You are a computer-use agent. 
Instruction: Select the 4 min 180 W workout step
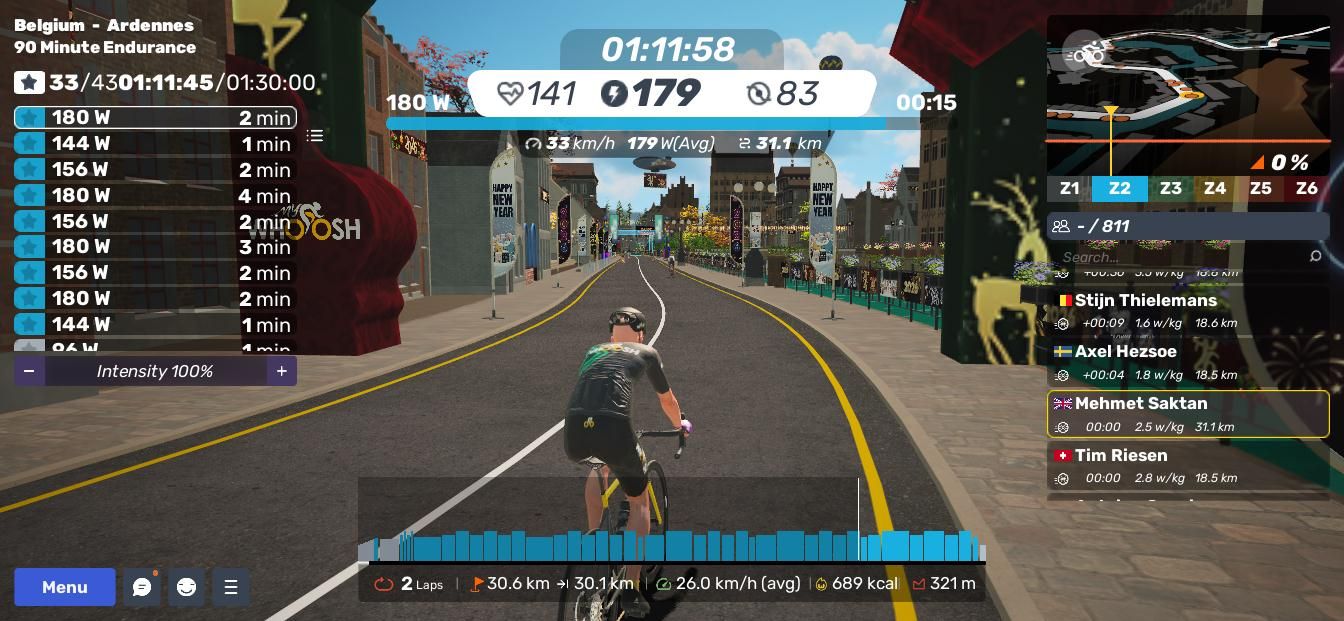(155, 195)
